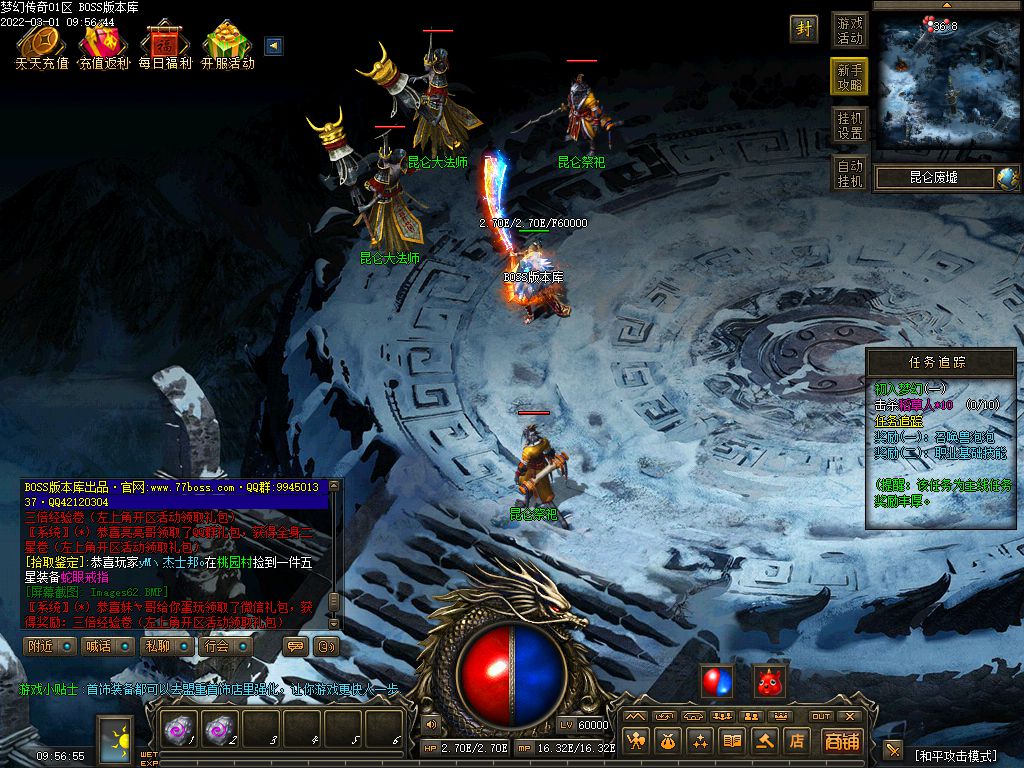
Task: Click the globe icon beside the map name
Action: tap(1006, 178)
